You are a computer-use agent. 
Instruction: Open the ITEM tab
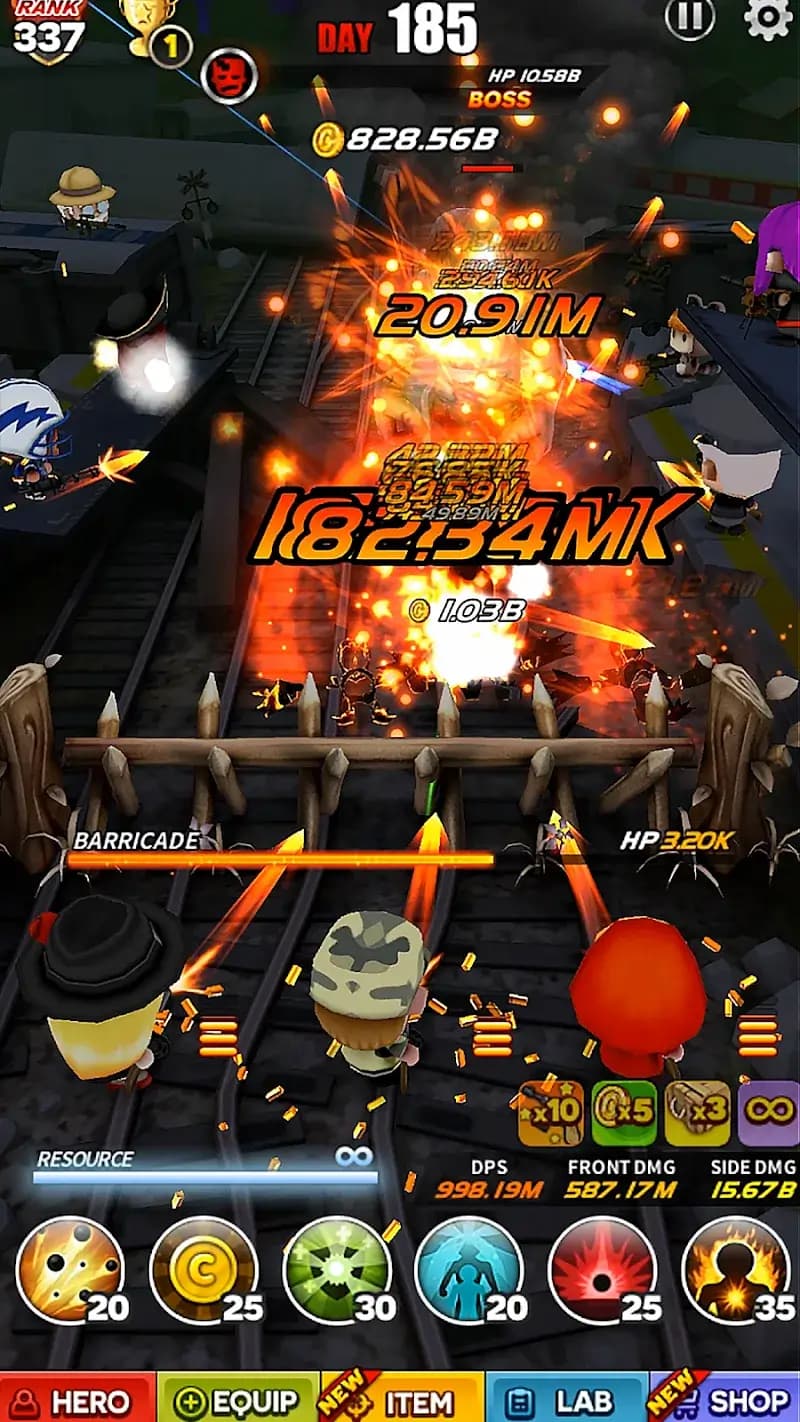404,1398
